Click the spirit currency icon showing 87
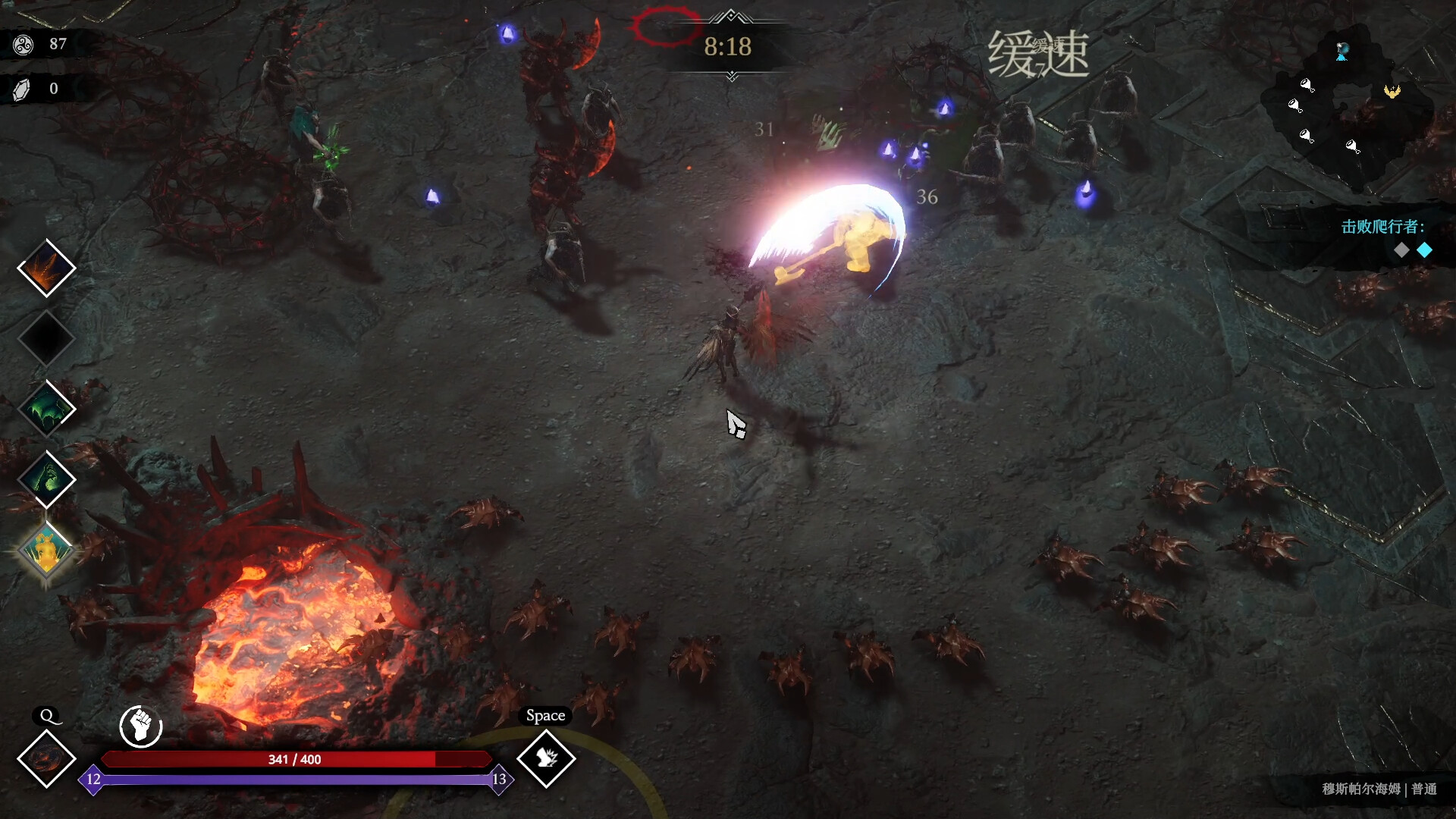Viewport: 1456px width, 819px height. click(23, 44)
